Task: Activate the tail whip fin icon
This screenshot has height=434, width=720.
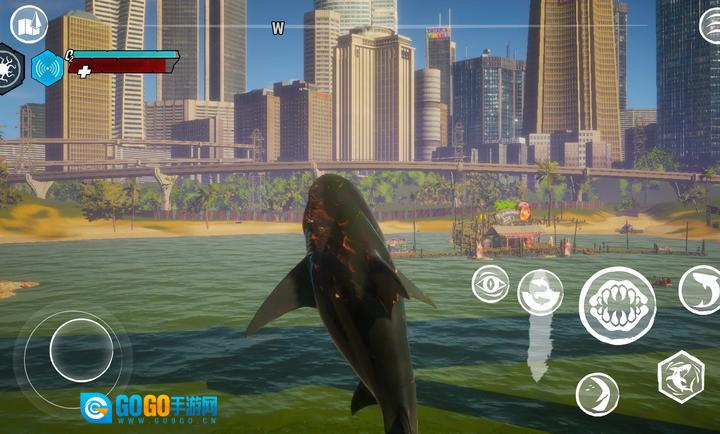Action: point(597,393)
